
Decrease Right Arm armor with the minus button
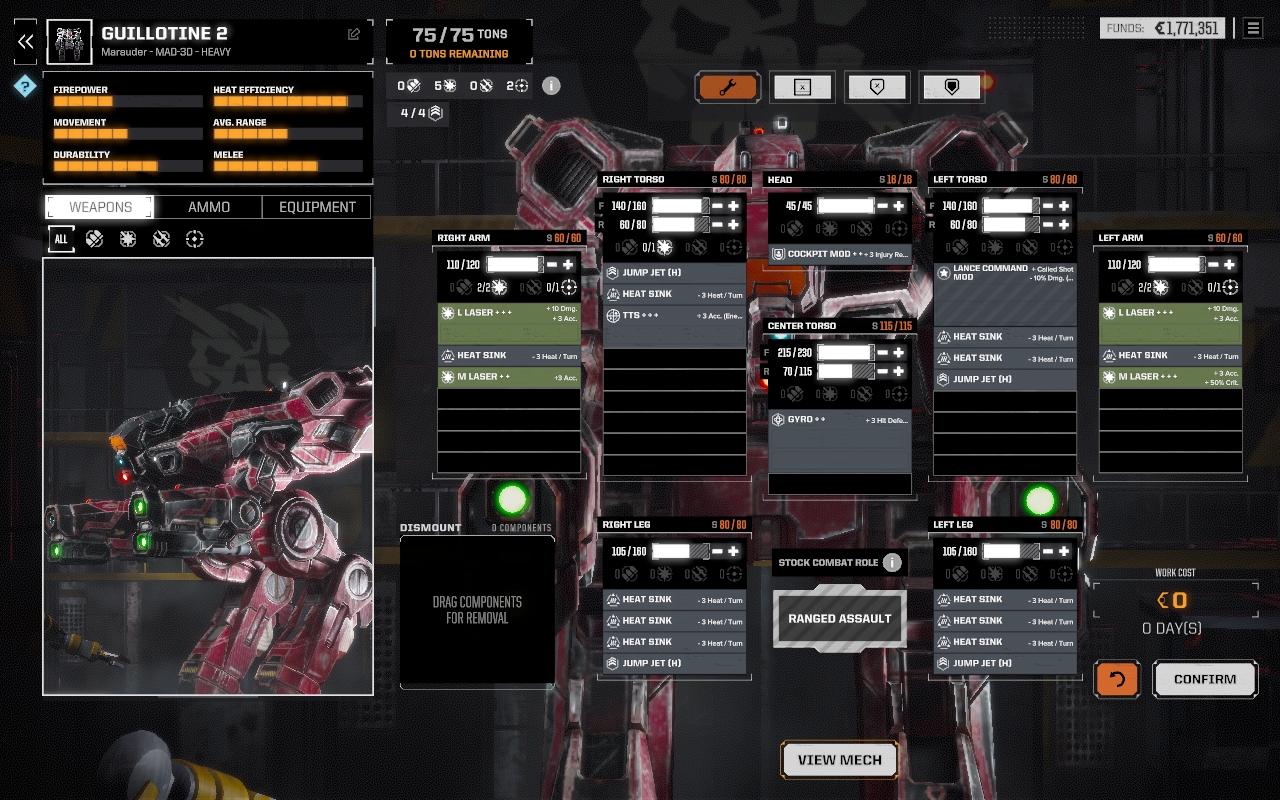(552, 265)
